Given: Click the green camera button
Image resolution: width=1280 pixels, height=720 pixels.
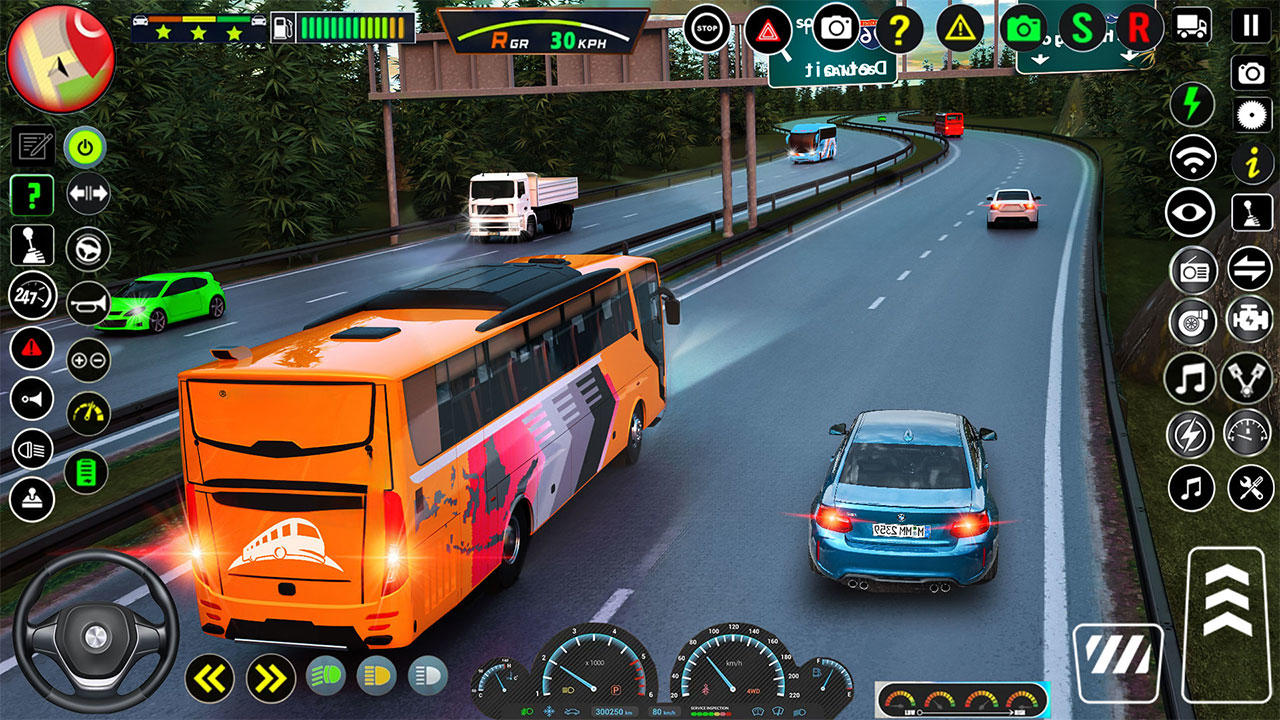Looking at the screenshot, I should click(1023, 29).
